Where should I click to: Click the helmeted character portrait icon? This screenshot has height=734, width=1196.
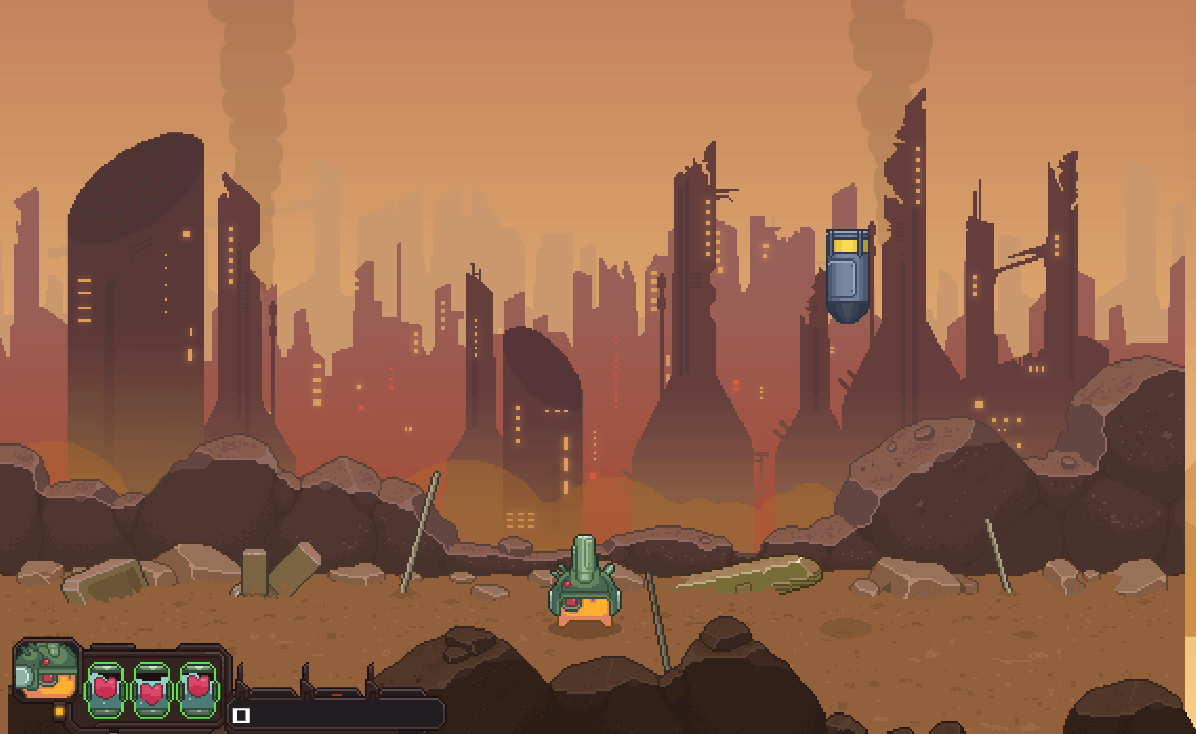[47, 670]
